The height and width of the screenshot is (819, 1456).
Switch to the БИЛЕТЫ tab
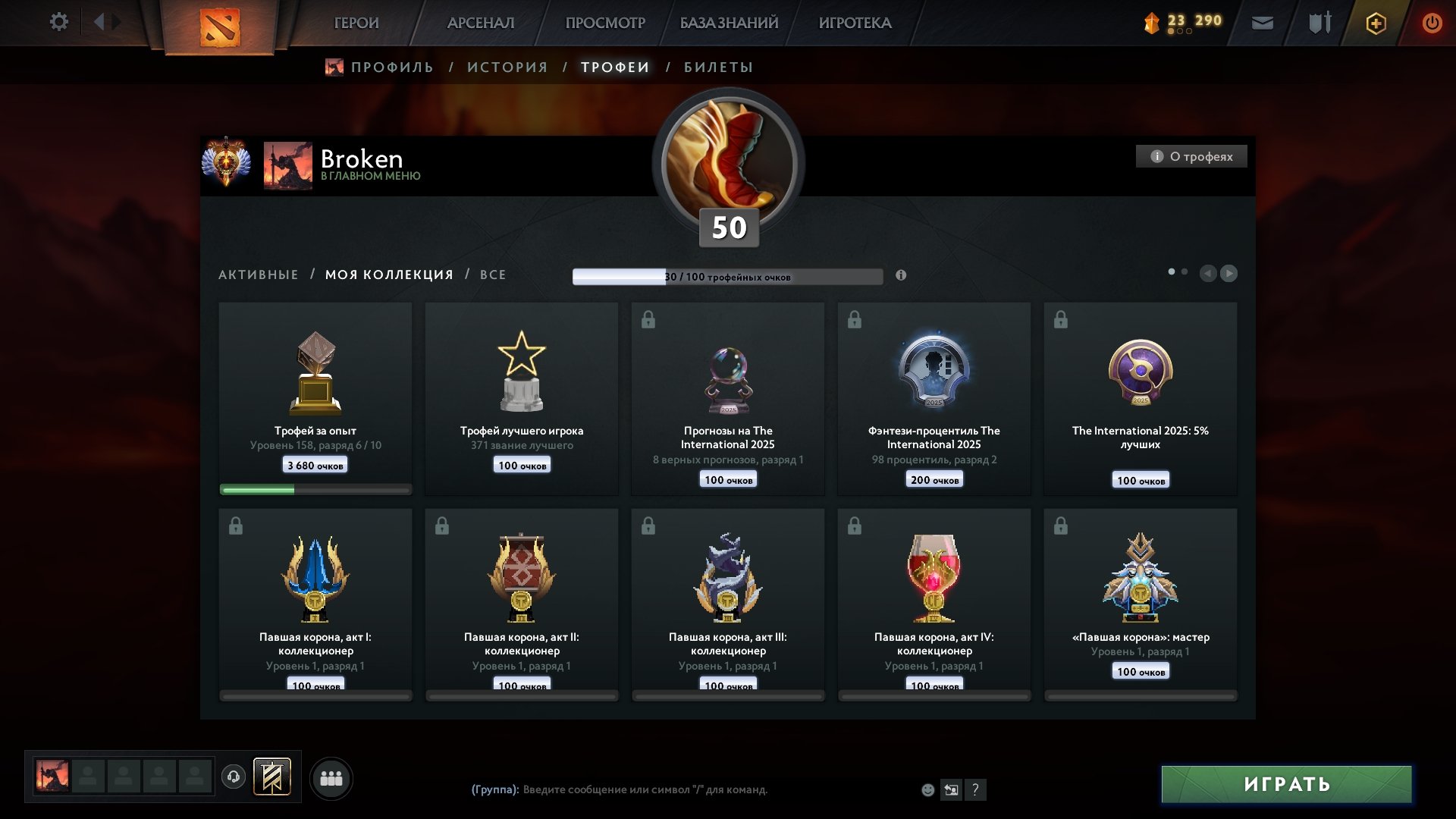716,67
